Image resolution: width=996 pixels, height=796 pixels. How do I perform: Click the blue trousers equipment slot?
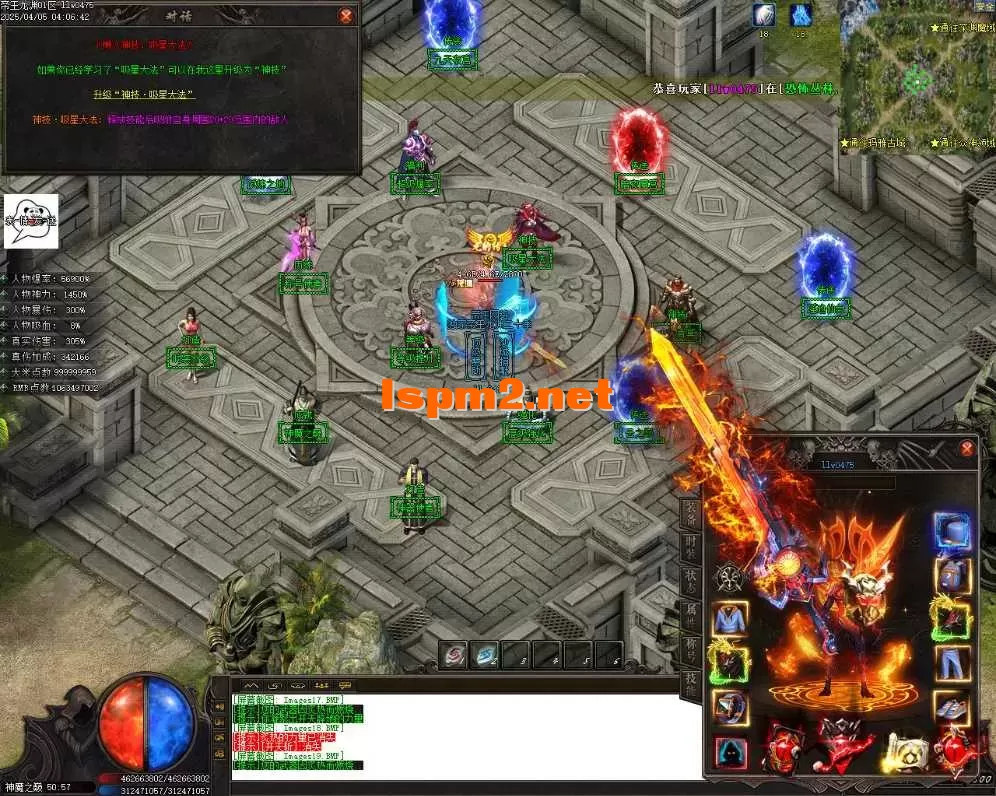point(951,662)
